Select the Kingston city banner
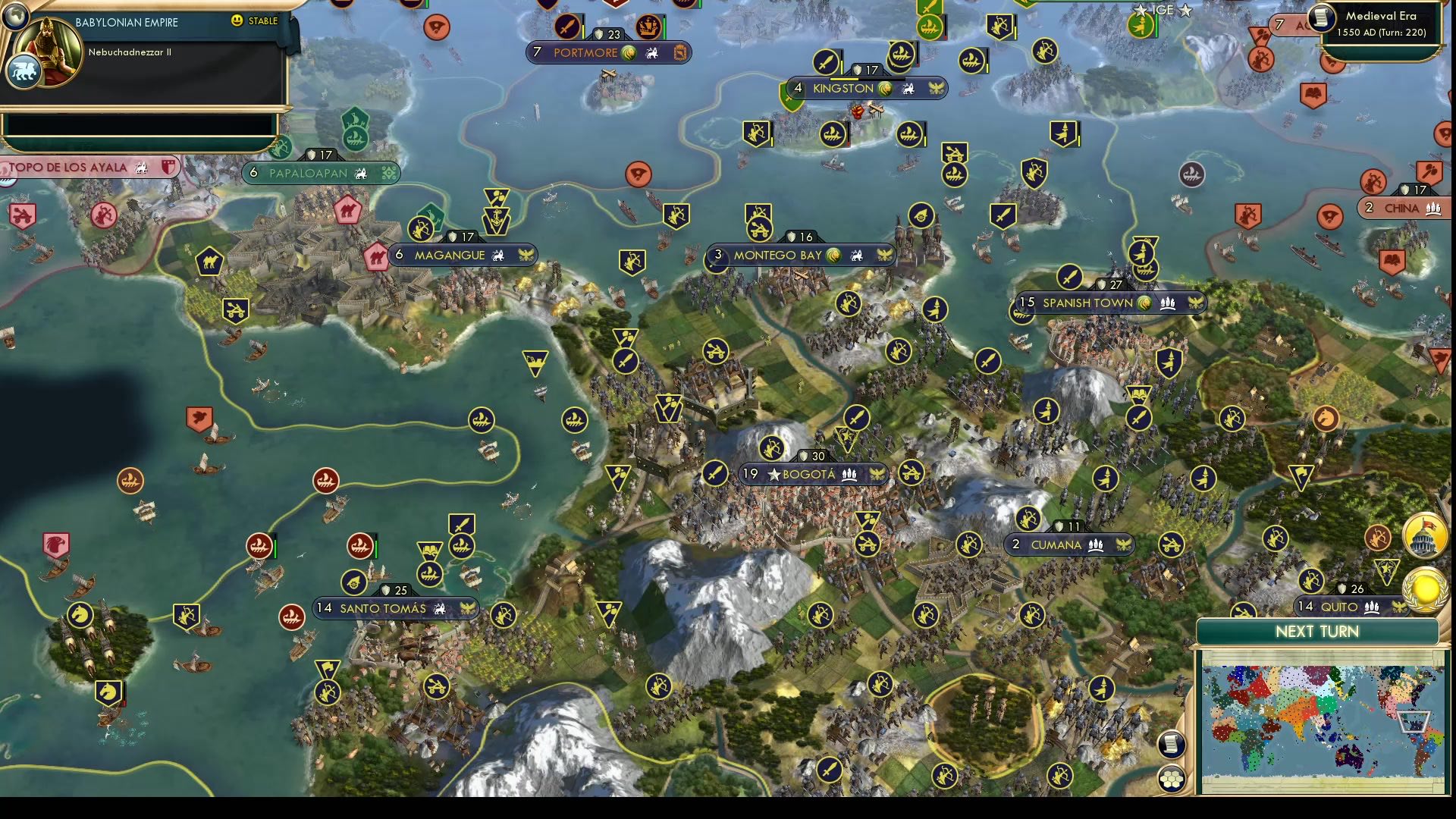1456x819 pixels. click(870, 88)
